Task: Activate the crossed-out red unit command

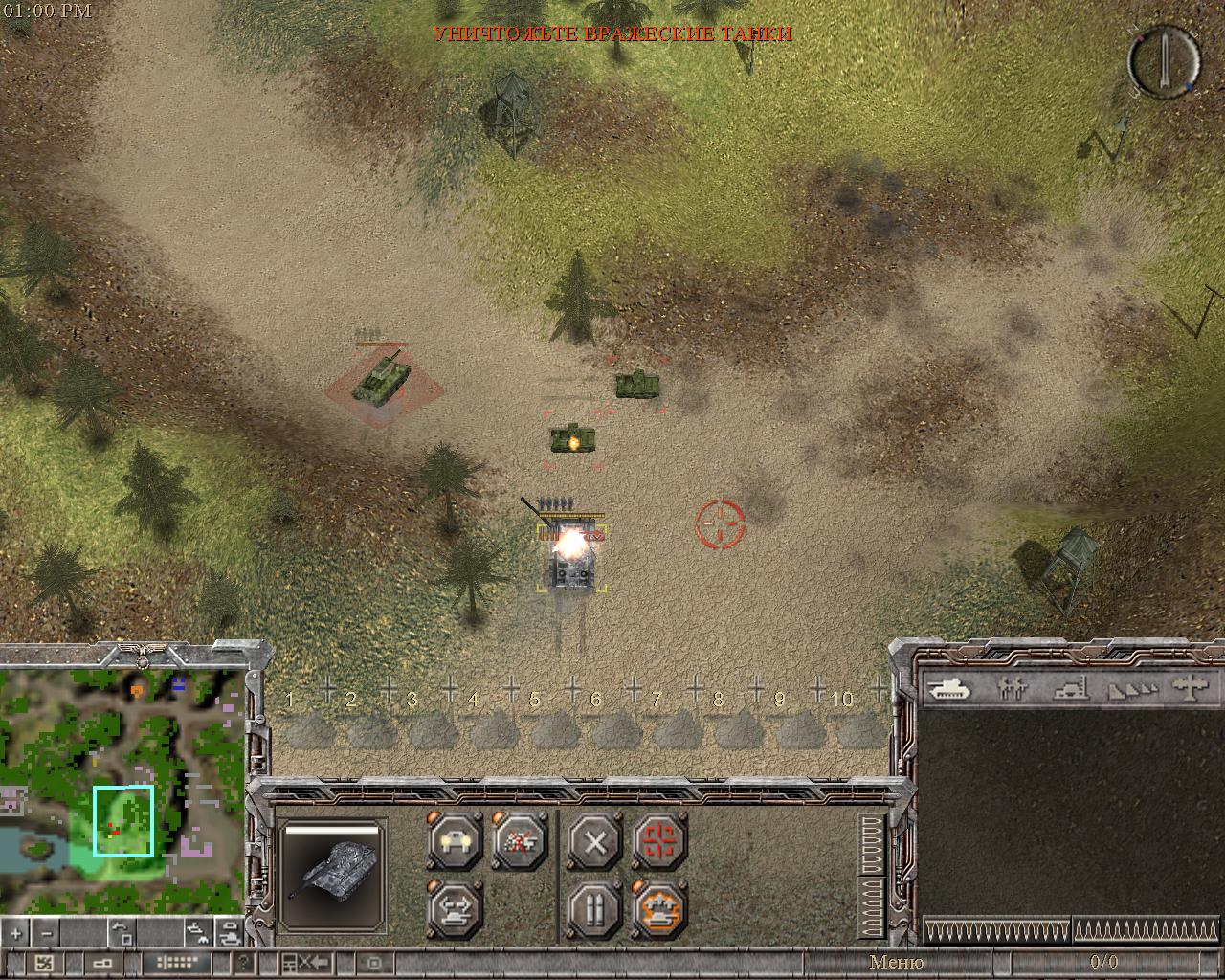Action: 520,842
